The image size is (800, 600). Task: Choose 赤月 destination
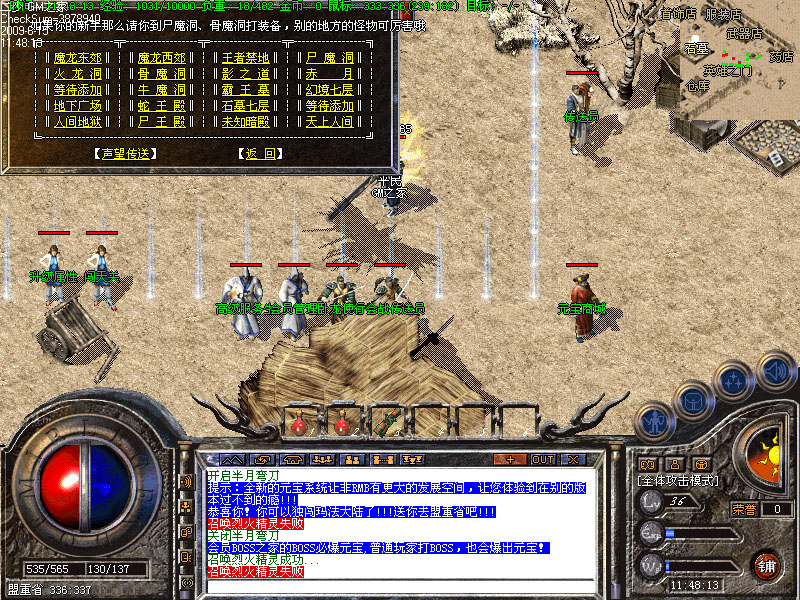[x=330, y=74]
